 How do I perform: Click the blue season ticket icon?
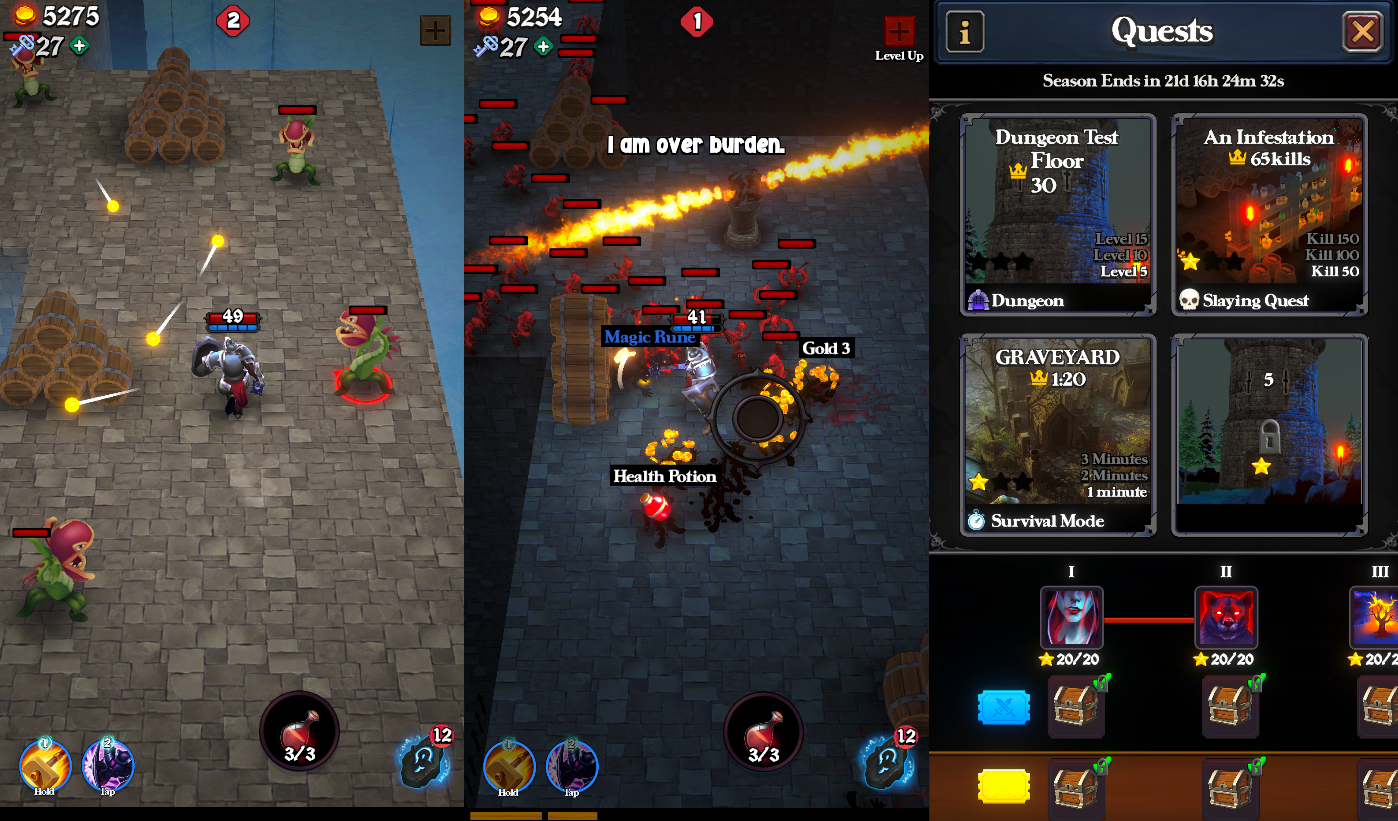point(1004,707)
